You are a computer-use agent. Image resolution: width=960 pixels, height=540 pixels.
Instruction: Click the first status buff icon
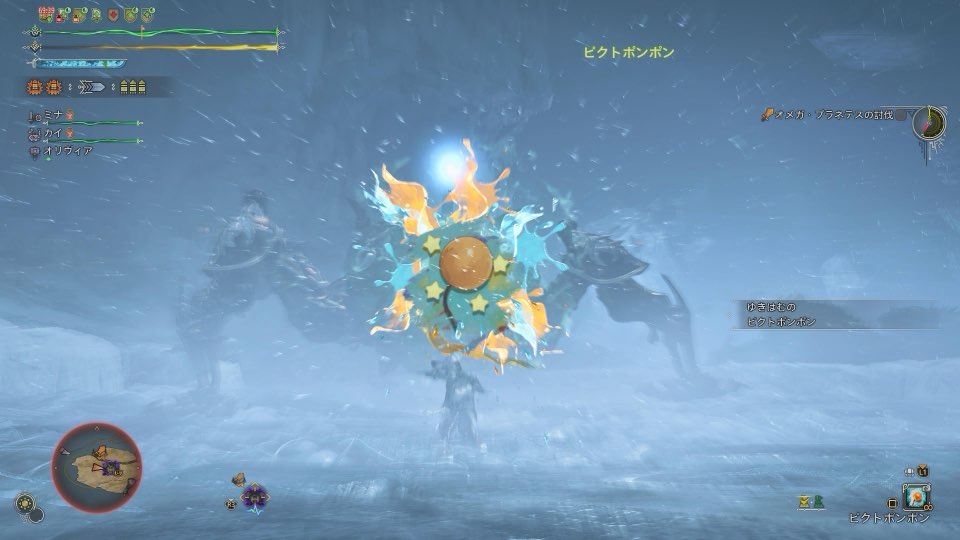point(45,14)
